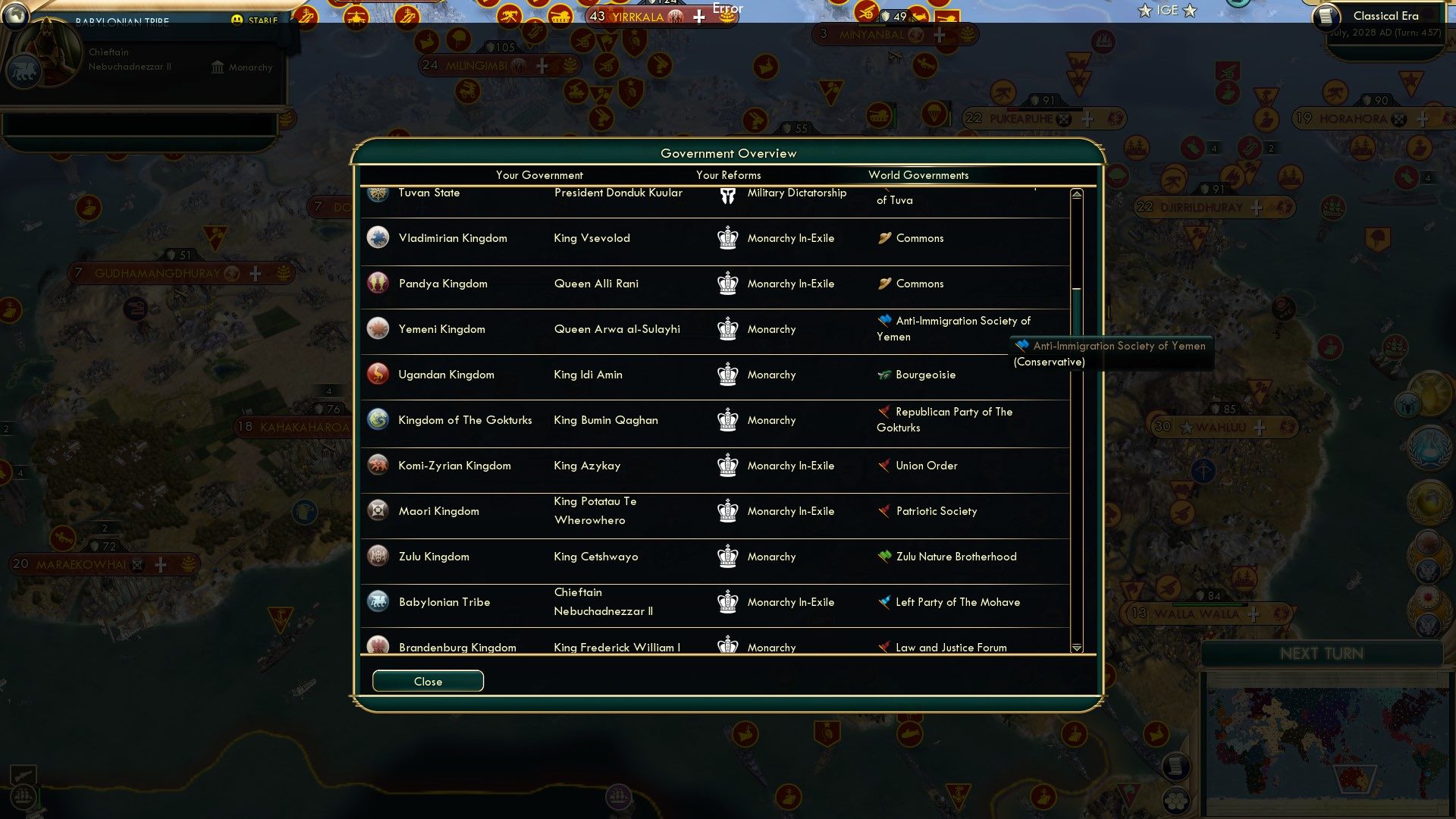Image resolution: width=1456 pixels, height=819 pixels.
Task: Click the Vladimirian Kingdom globe emblem
Action: 377,237
